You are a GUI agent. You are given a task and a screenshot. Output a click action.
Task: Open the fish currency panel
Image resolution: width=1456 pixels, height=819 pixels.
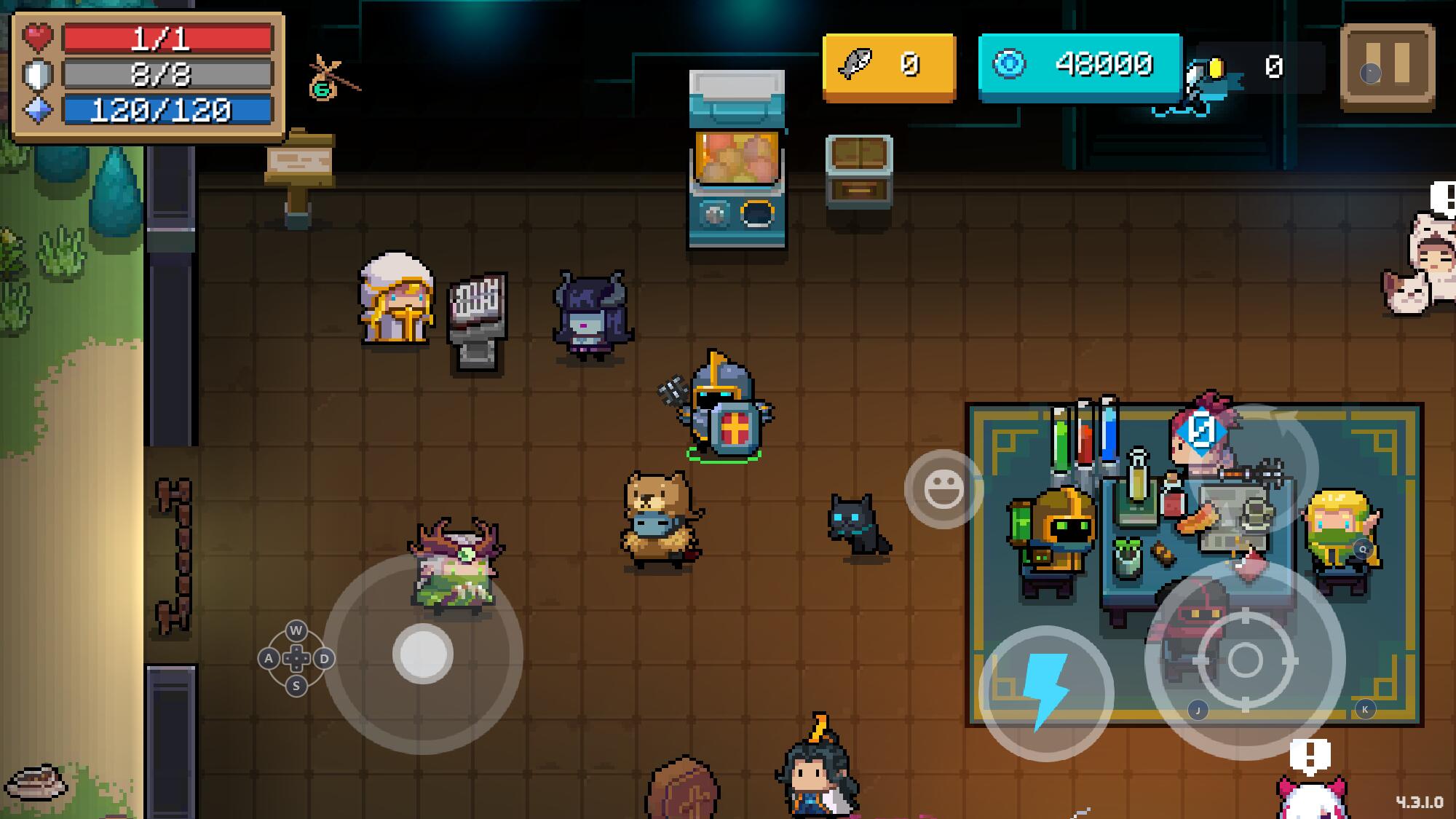[888, 66]
